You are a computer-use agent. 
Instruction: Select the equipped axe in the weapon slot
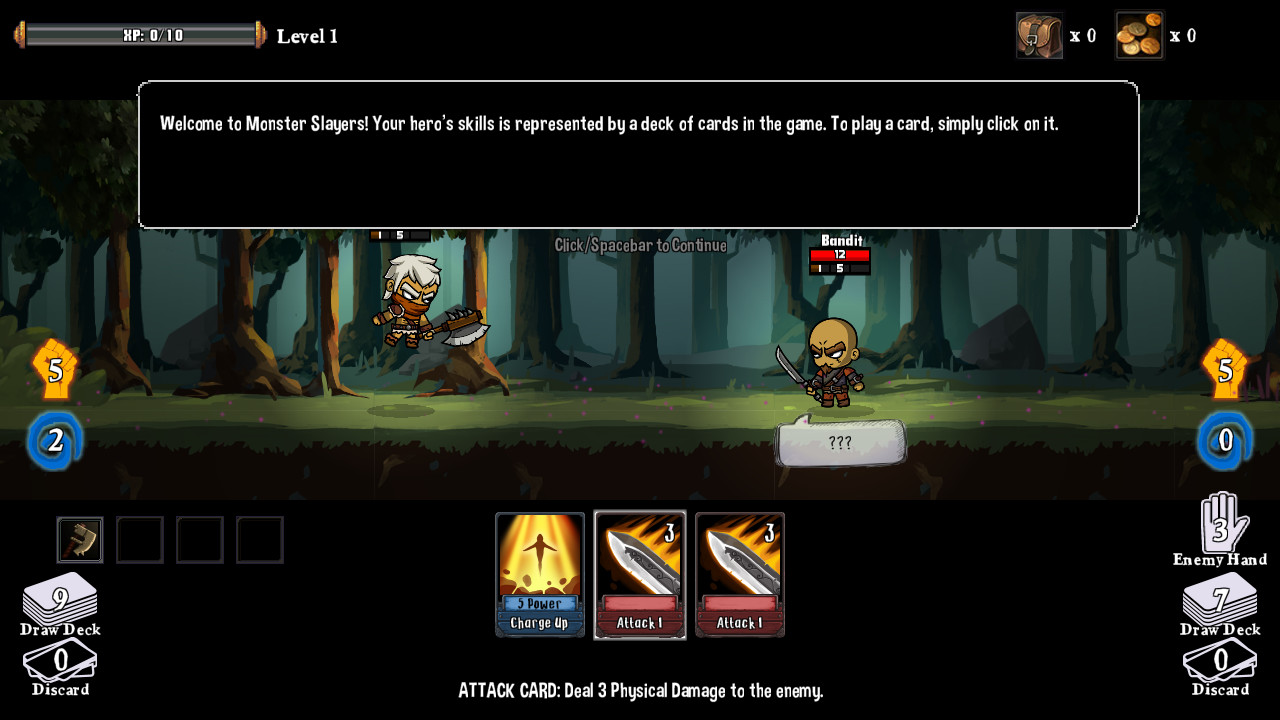pyautogui.click(x=80, y=539)
